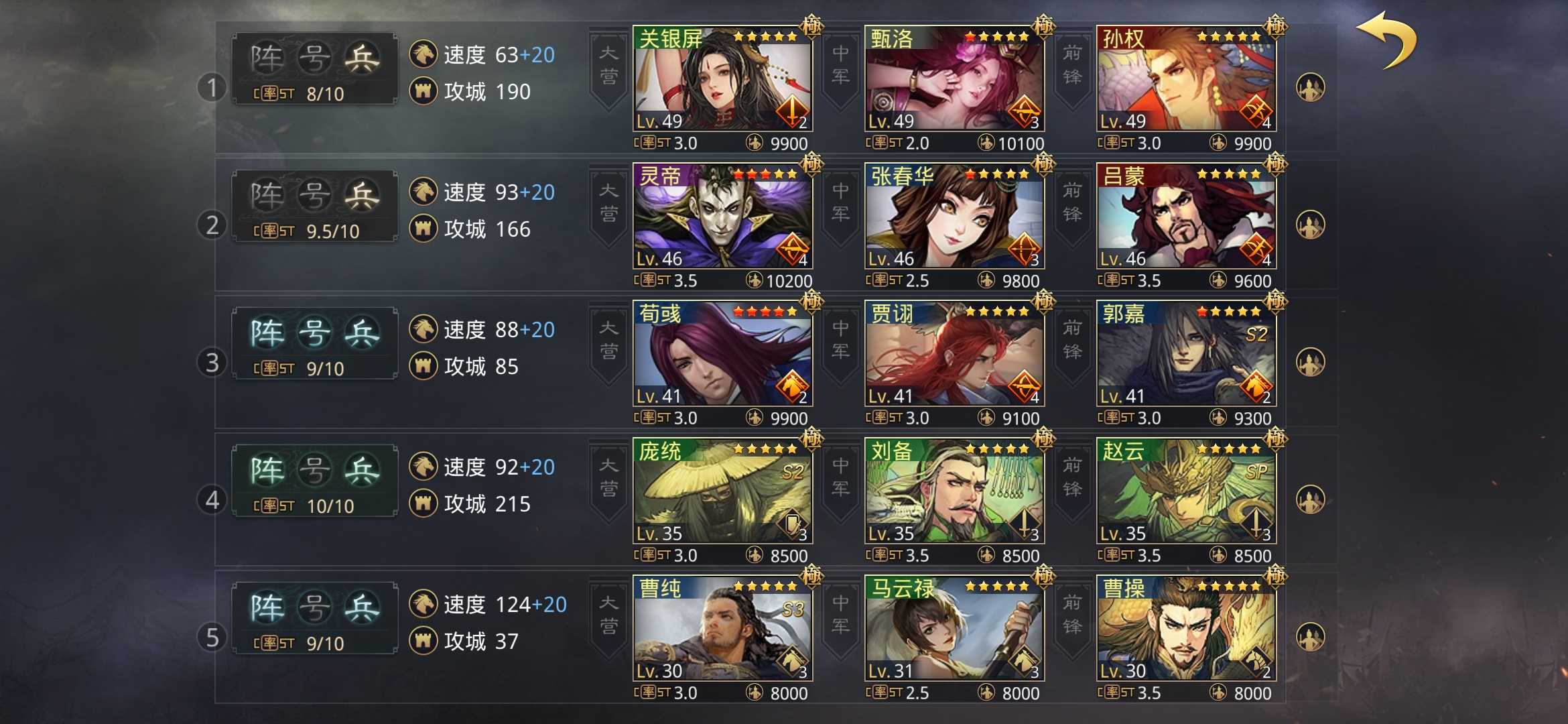
Task: Choose the 贾诩 hero card
Action: 954,354
